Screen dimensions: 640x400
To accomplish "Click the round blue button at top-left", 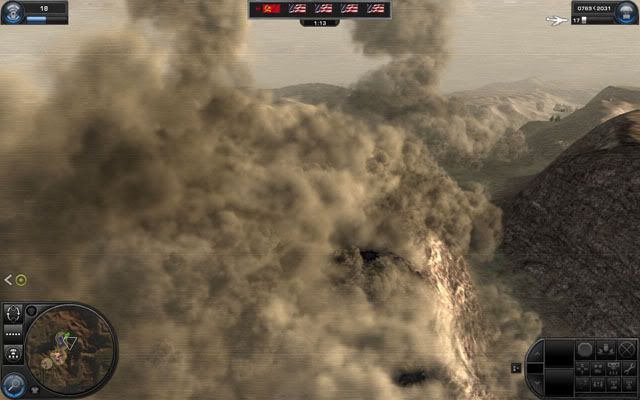I will pyautogui.click(x=11, y=10).
